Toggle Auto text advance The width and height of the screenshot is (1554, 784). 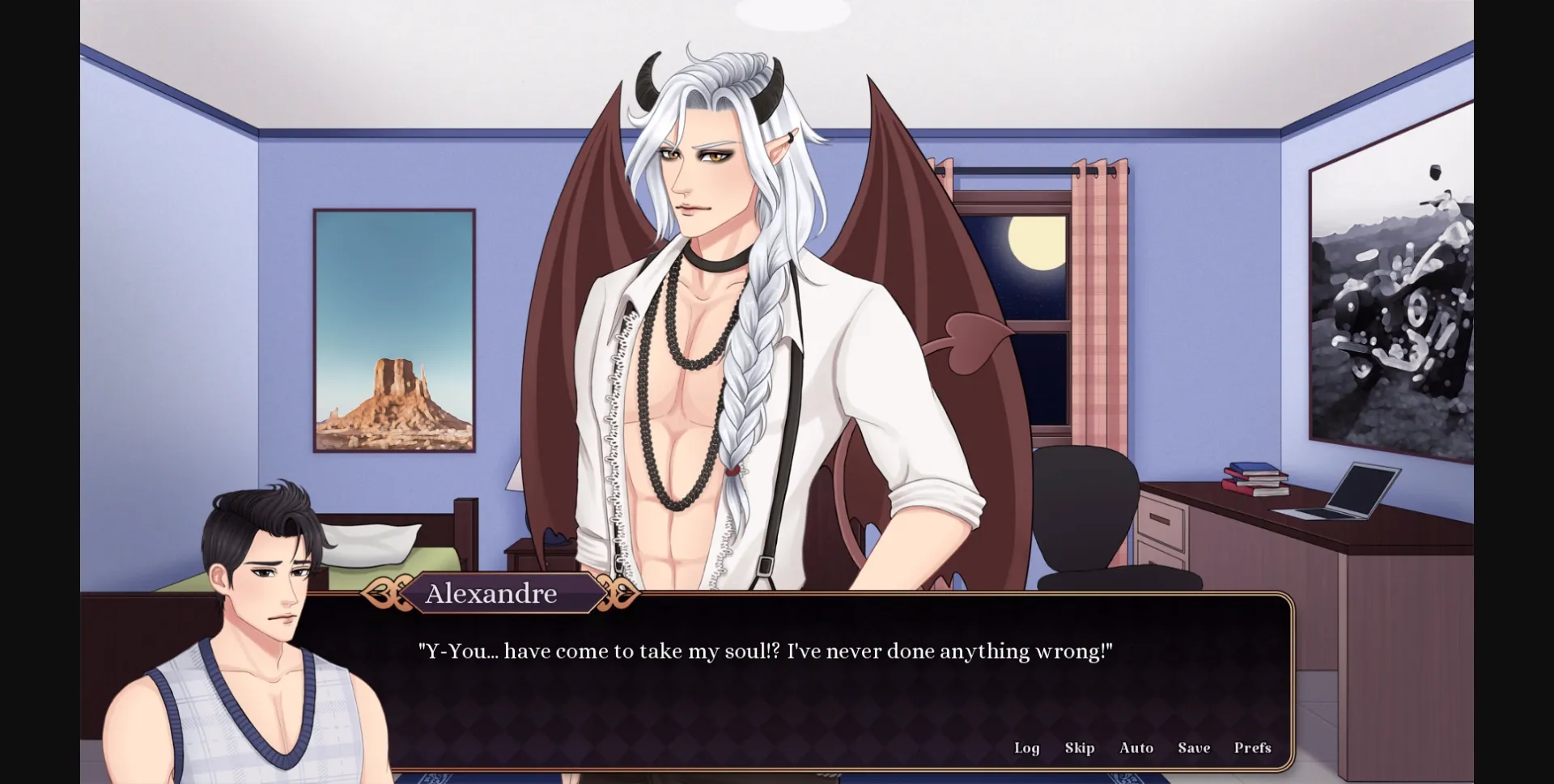pyautogui.click(x=1136, y=748)
